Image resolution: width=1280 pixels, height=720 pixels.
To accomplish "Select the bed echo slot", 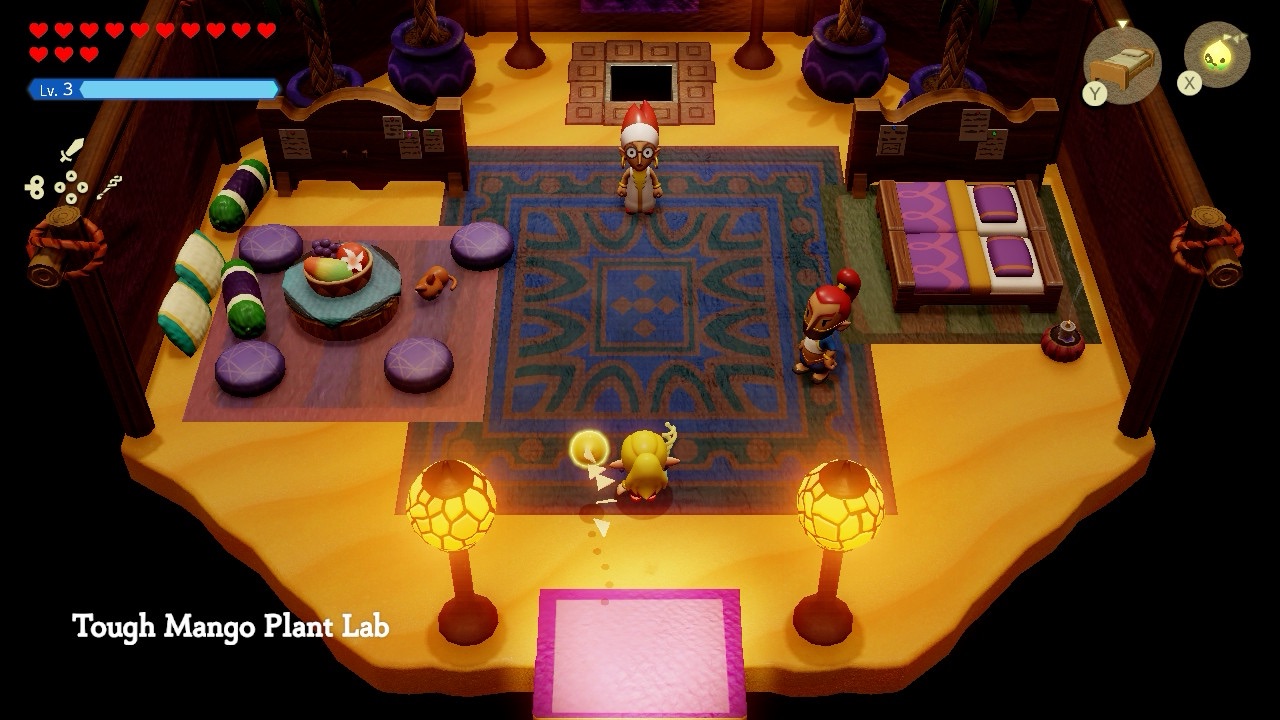I will pos(1121,64).
